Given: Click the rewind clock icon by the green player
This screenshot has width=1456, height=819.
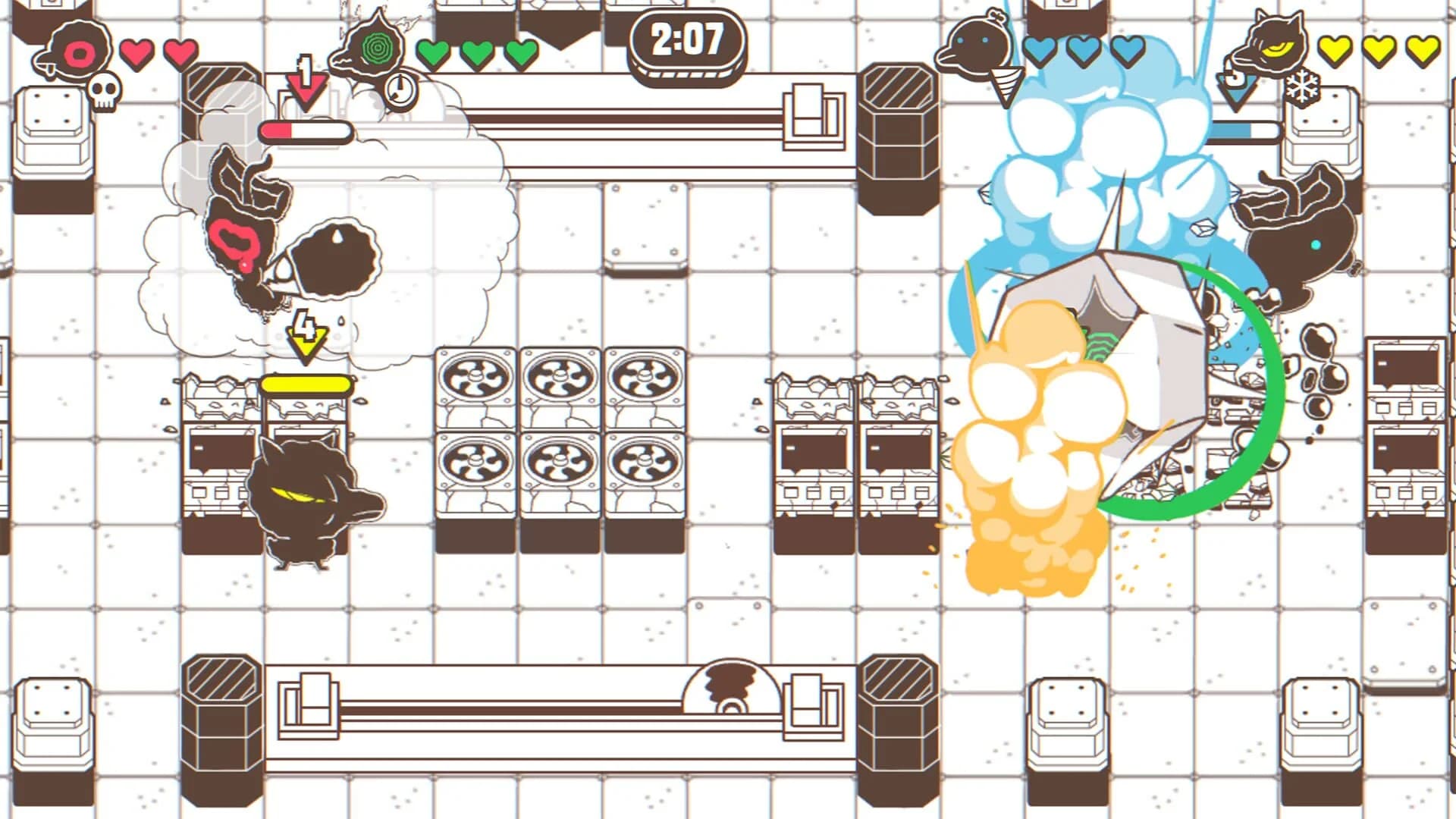Looking at the screenshot, I should click(x=398, y=87).
